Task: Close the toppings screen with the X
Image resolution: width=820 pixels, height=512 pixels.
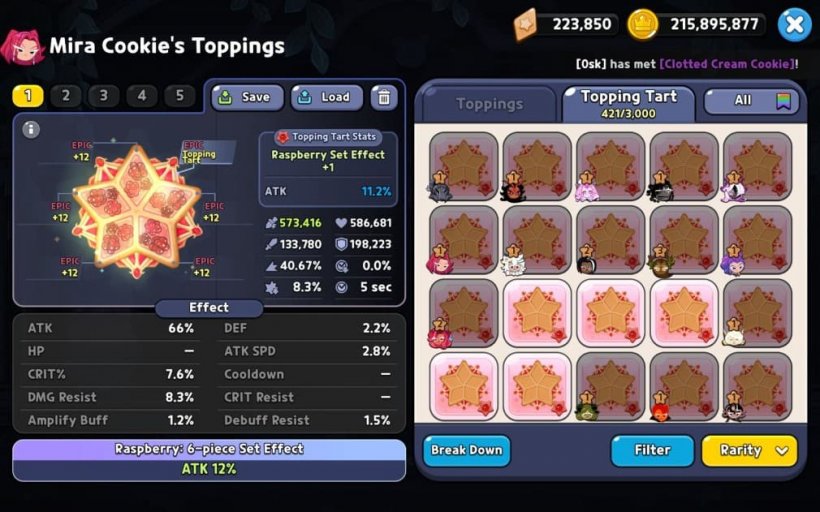Action: coord(794,24)
